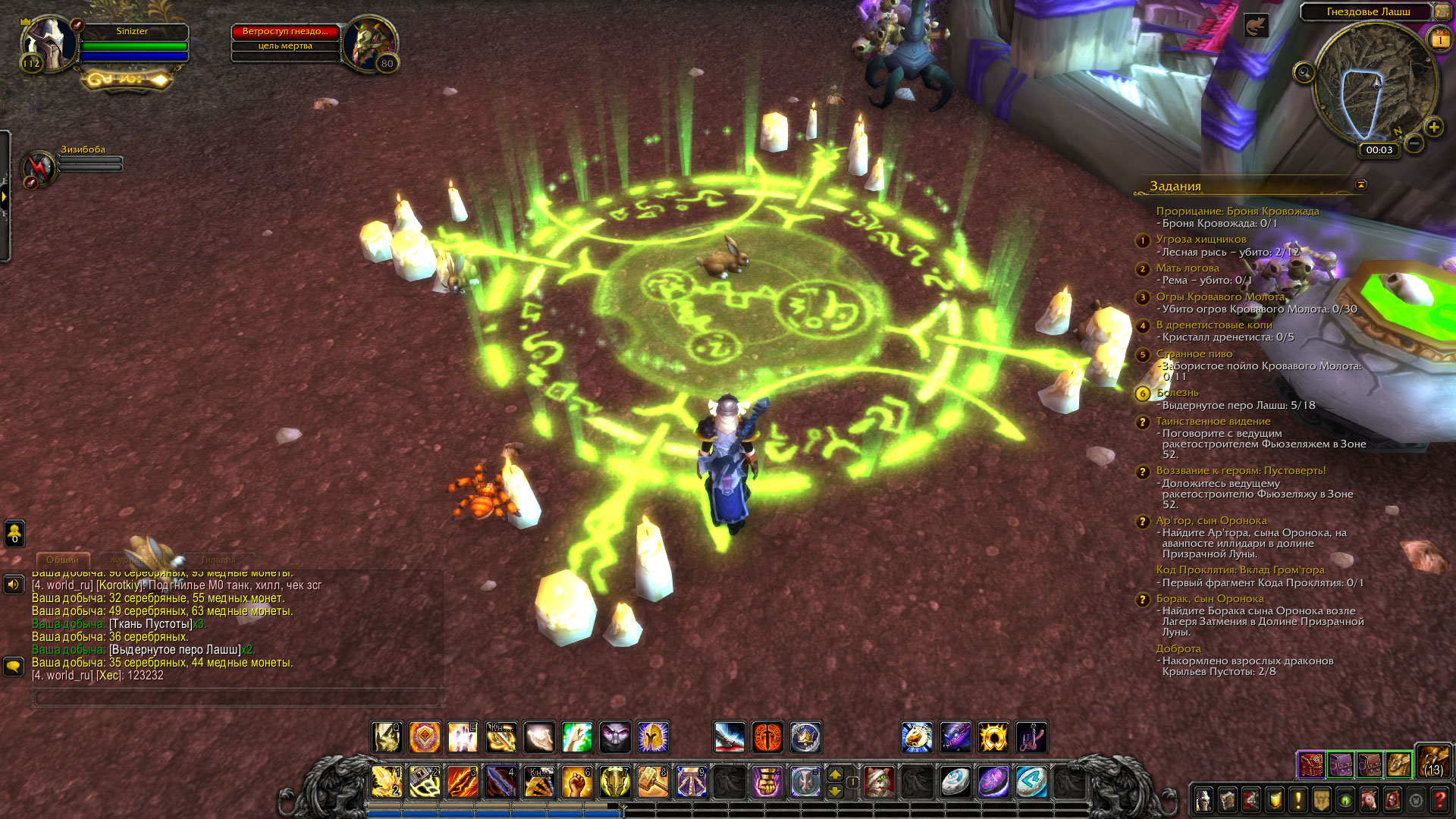
Task: Open the help request question mark button
Action: point(1439,800)
